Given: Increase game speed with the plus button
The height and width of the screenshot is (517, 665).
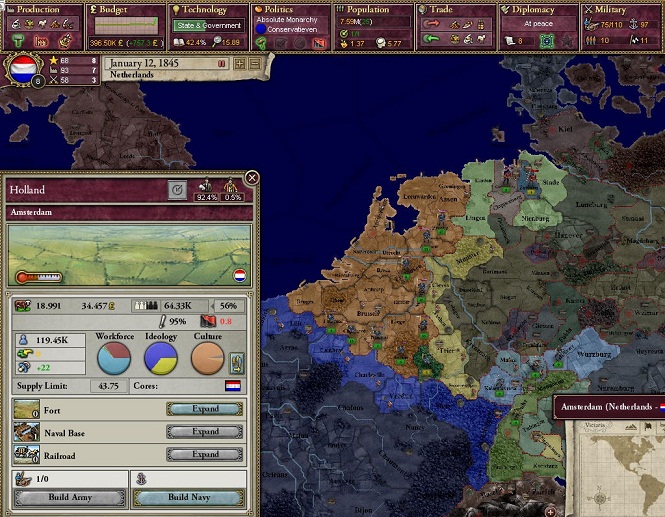Looking at the screenshot, I should [239, 64].
